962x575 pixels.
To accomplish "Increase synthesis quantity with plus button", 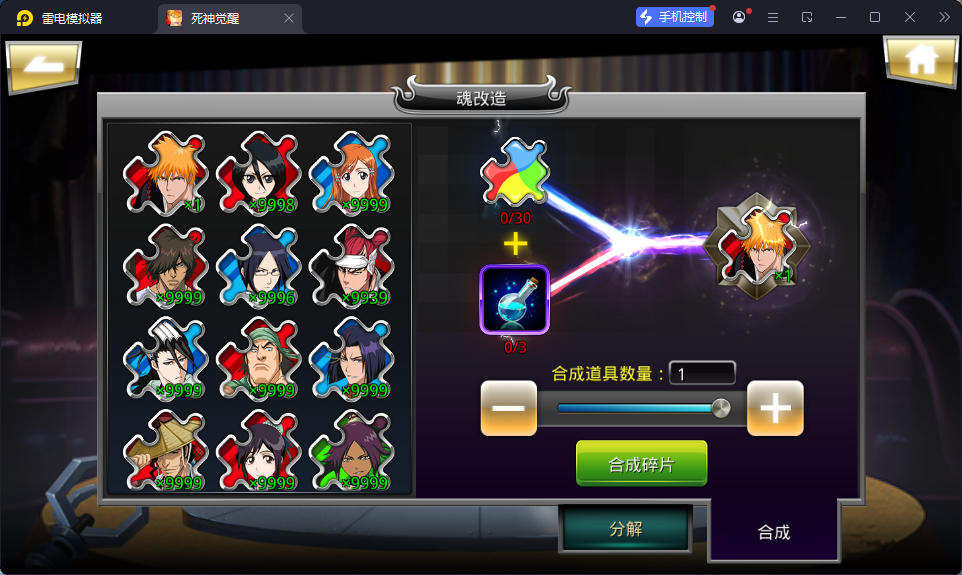I will tap(775, 408).
